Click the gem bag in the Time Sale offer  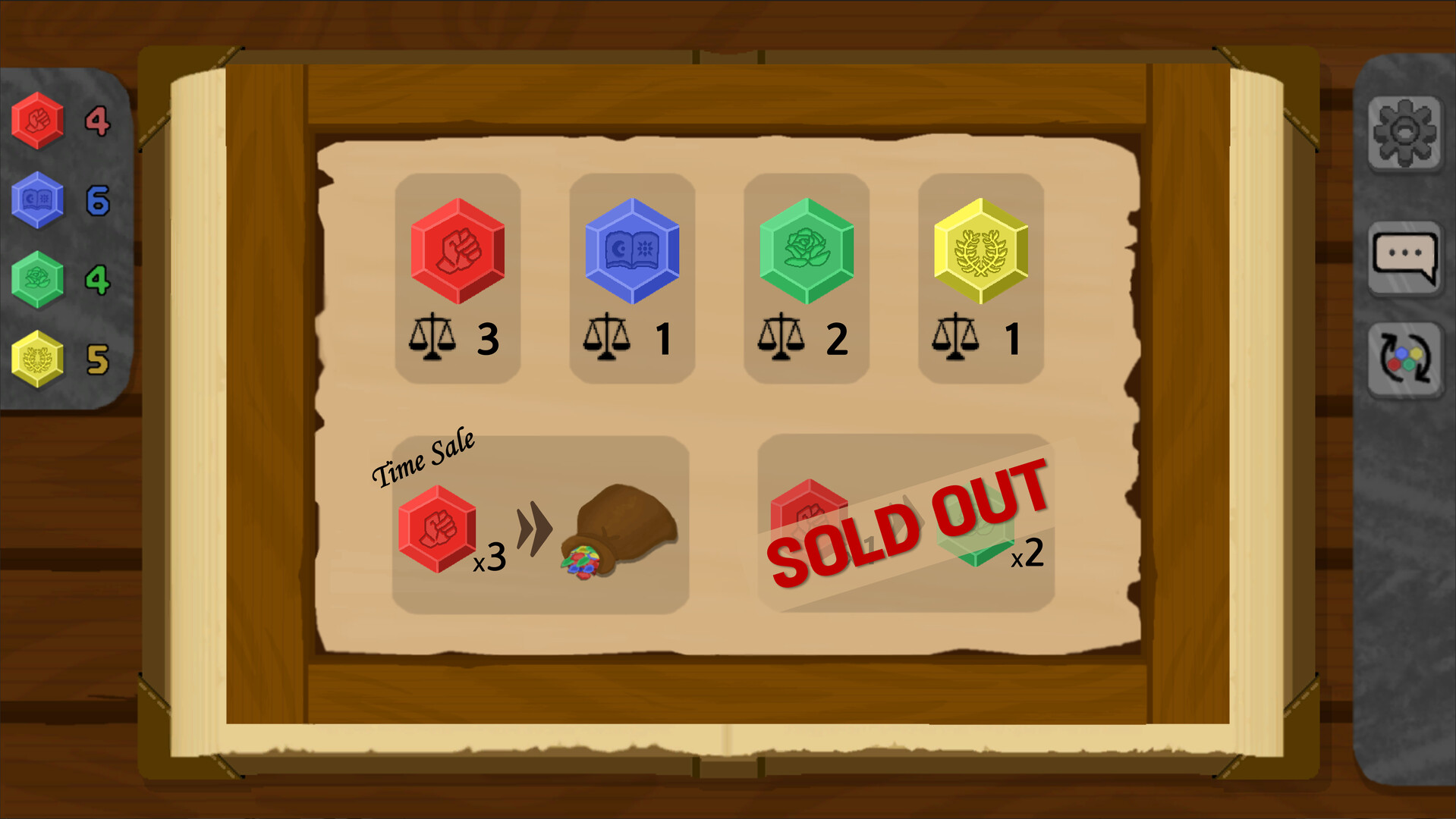[x=622, y=523]
